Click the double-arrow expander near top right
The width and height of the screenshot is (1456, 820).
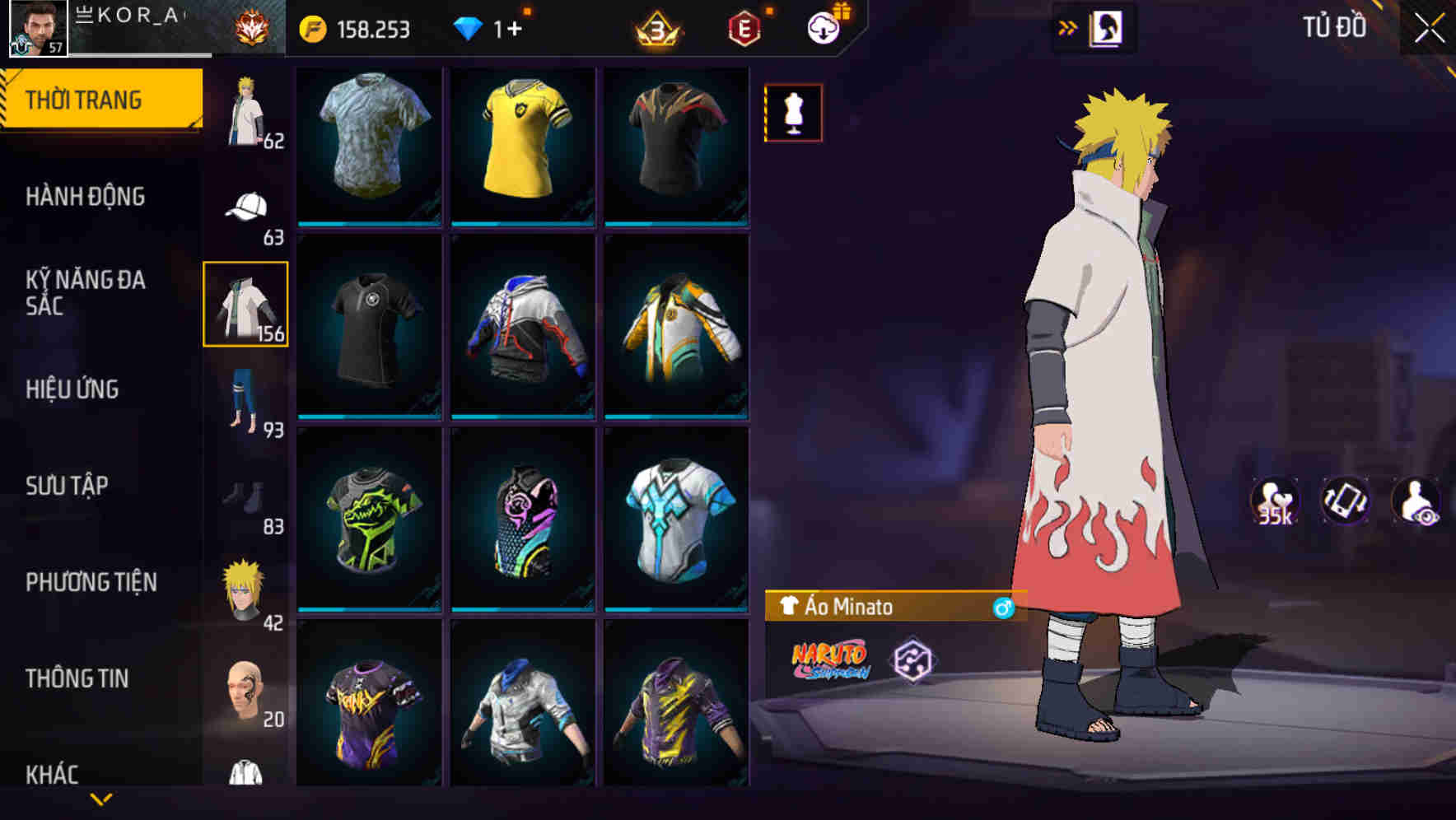(1067, 26)
